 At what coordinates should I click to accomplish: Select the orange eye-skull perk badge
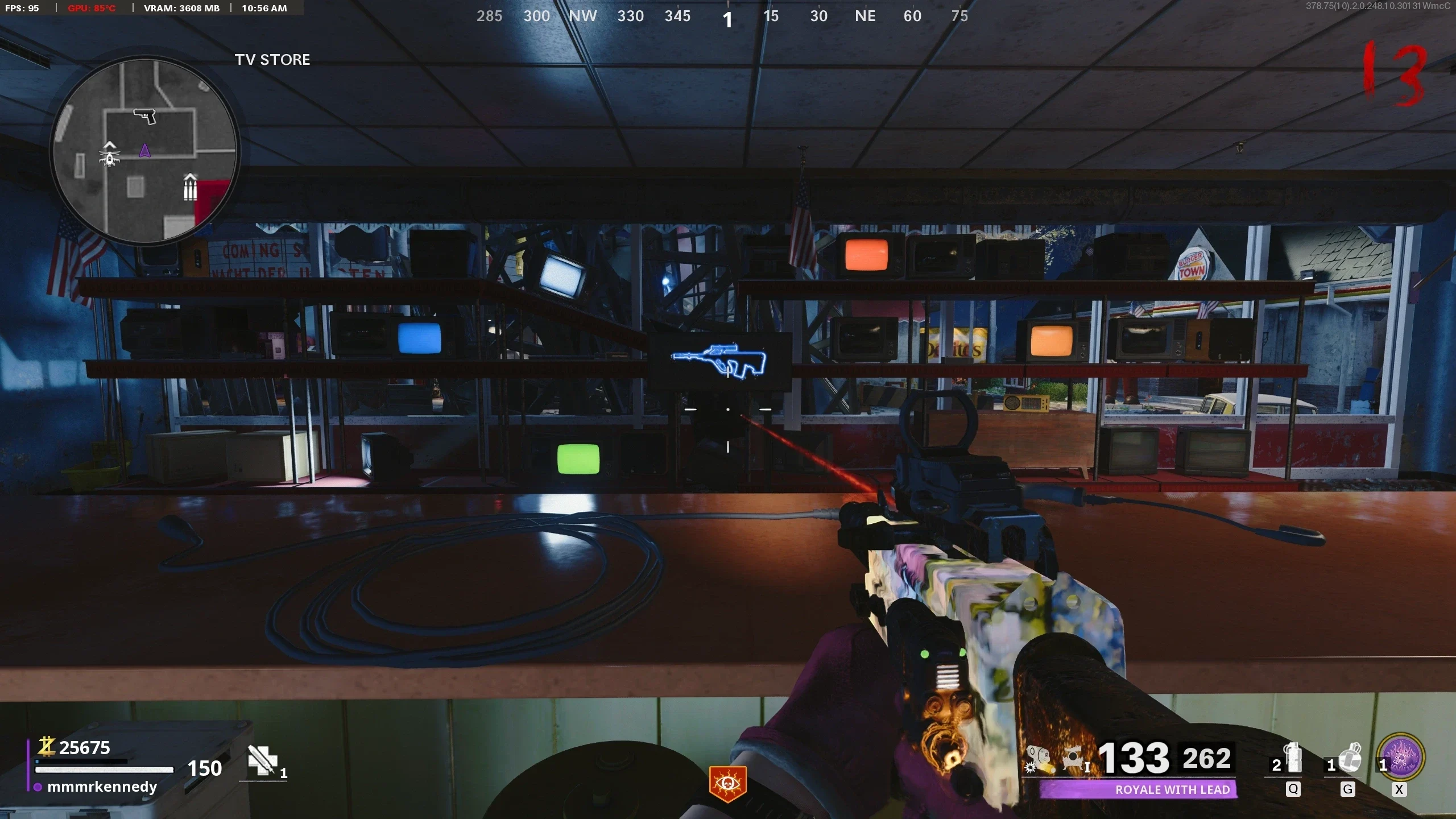[x=727, y=784]
